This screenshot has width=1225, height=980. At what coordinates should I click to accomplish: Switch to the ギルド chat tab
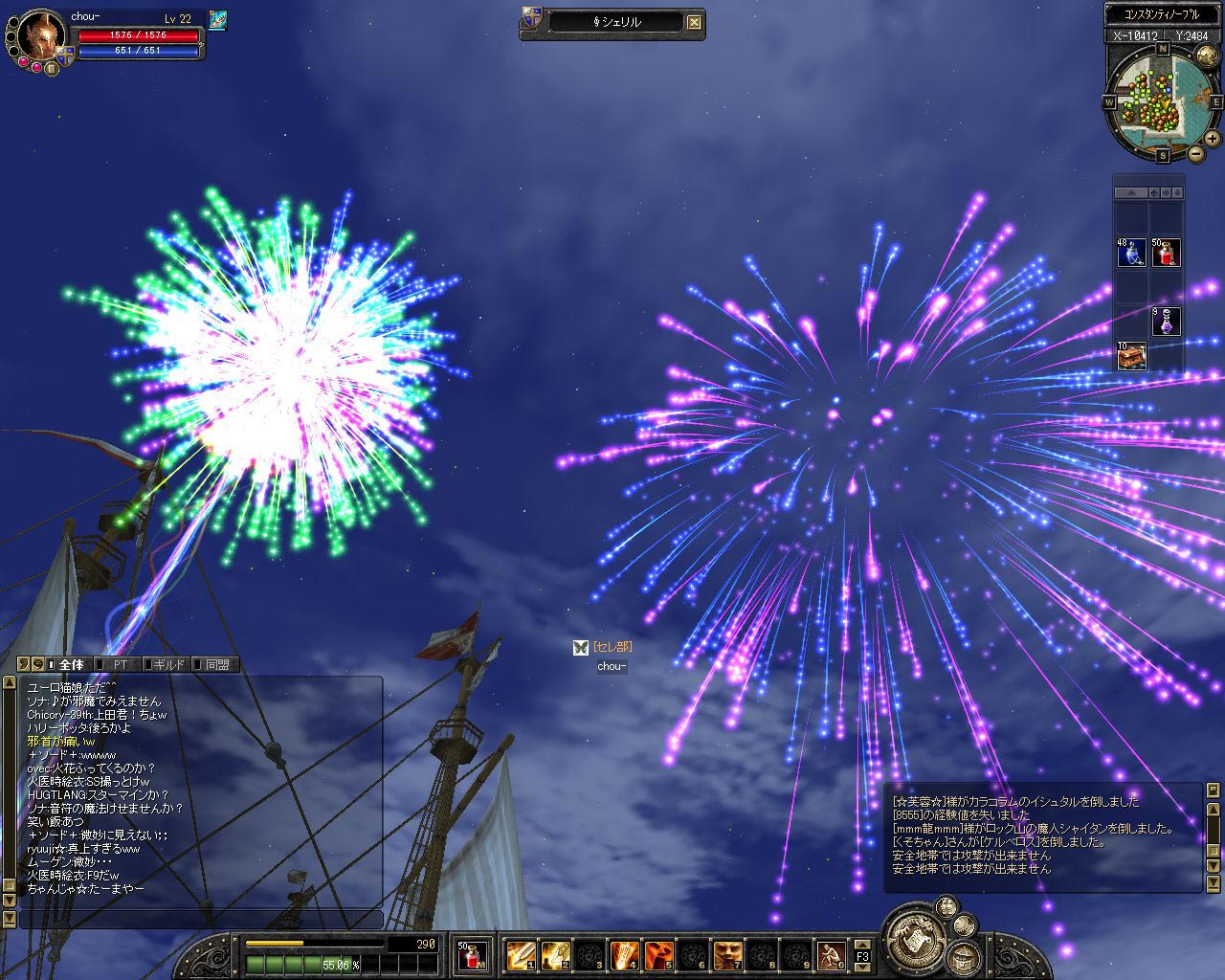tap(168, 664)
